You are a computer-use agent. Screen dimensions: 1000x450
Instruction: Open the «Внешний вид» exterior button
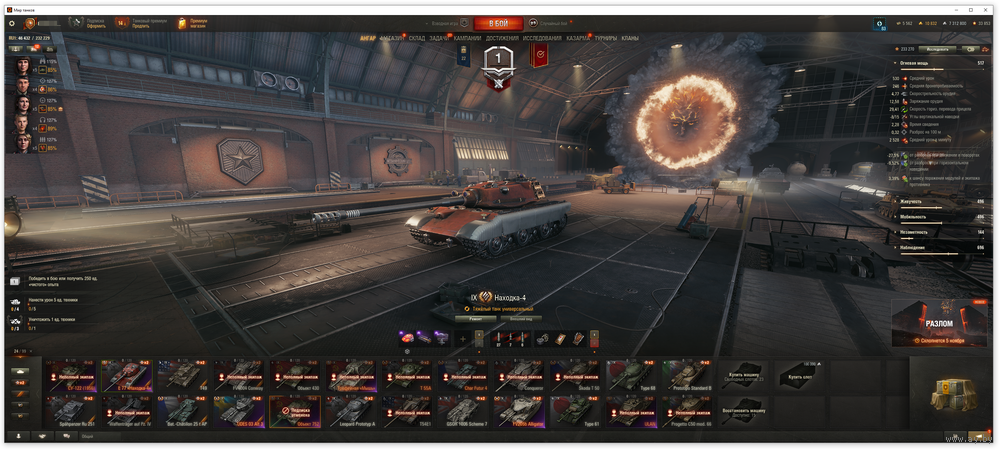[521, 318]
